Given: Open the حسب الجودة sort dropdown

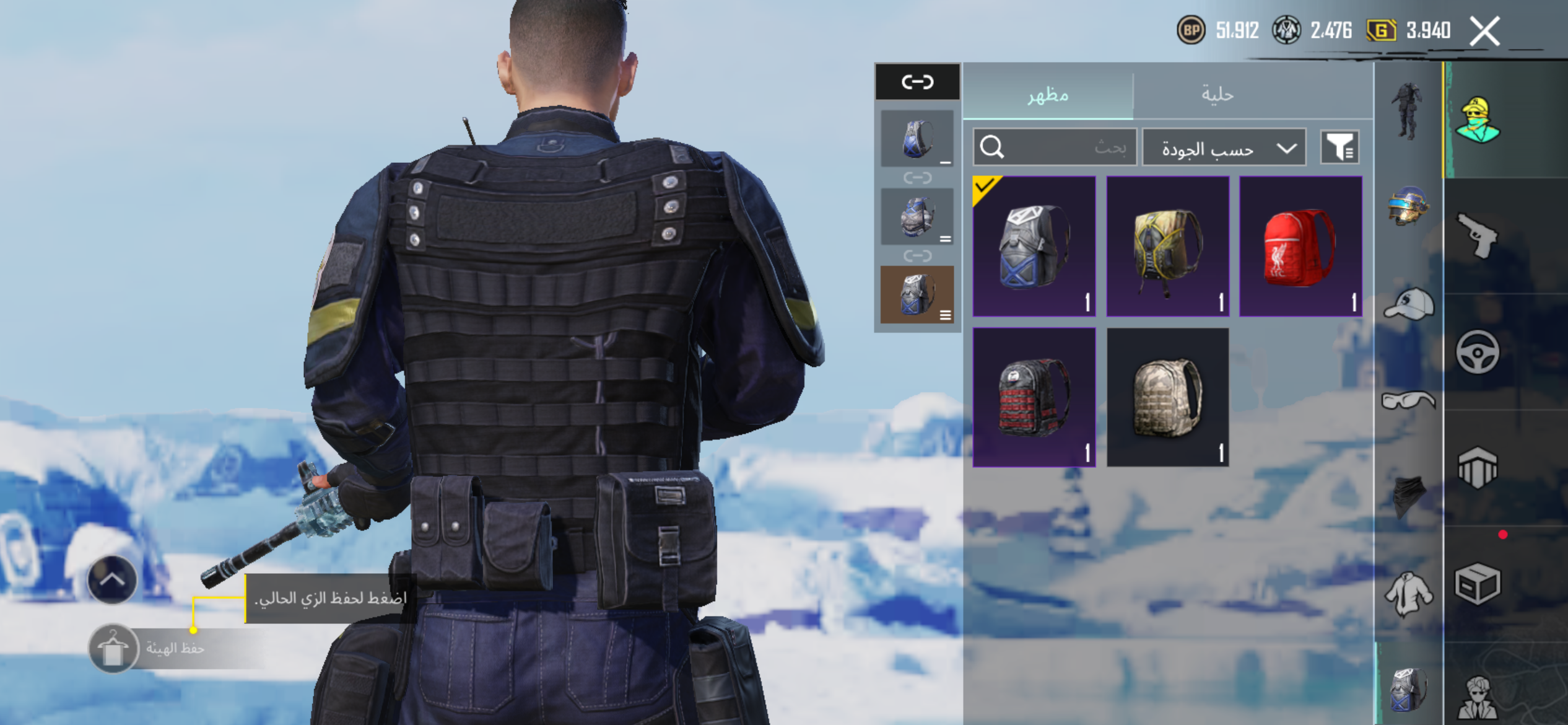Looking at the screenshot, I should [1224, 147].
